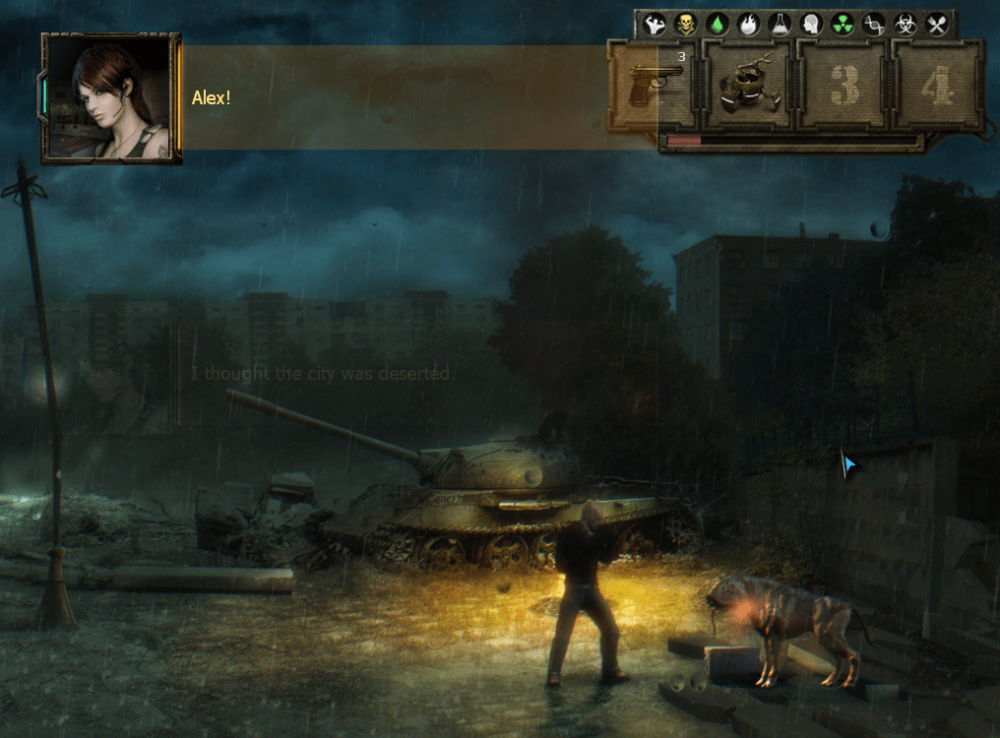Click the DNA helix icon
Viewport: 1000px width, 738px height.
pos(873,24)
